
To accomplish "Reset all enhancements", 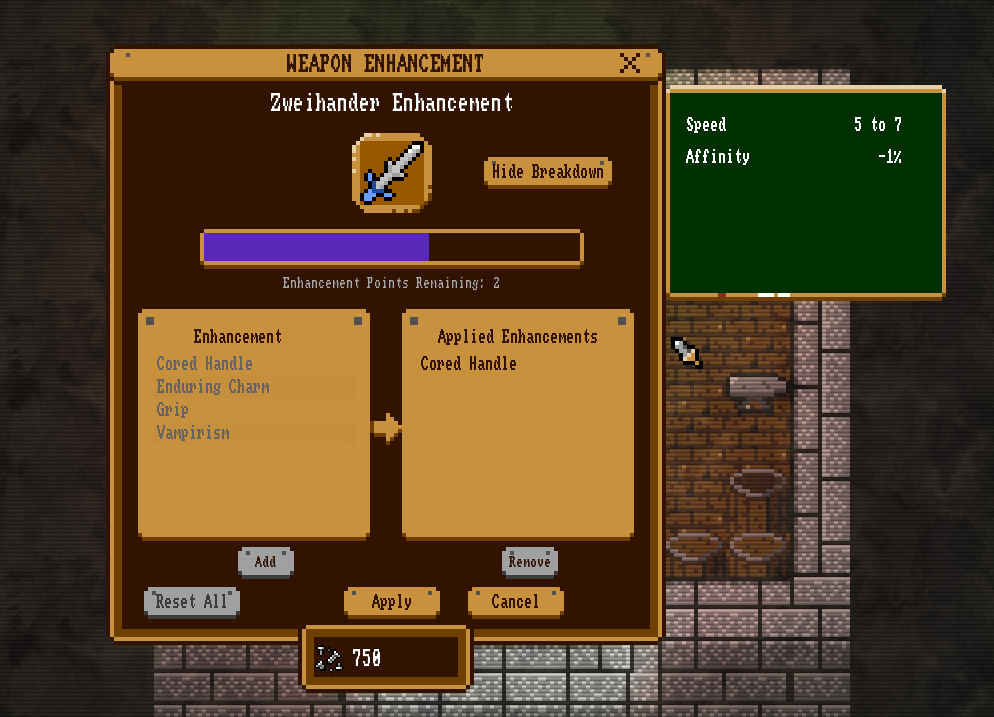I will click(x=192, y=601).
